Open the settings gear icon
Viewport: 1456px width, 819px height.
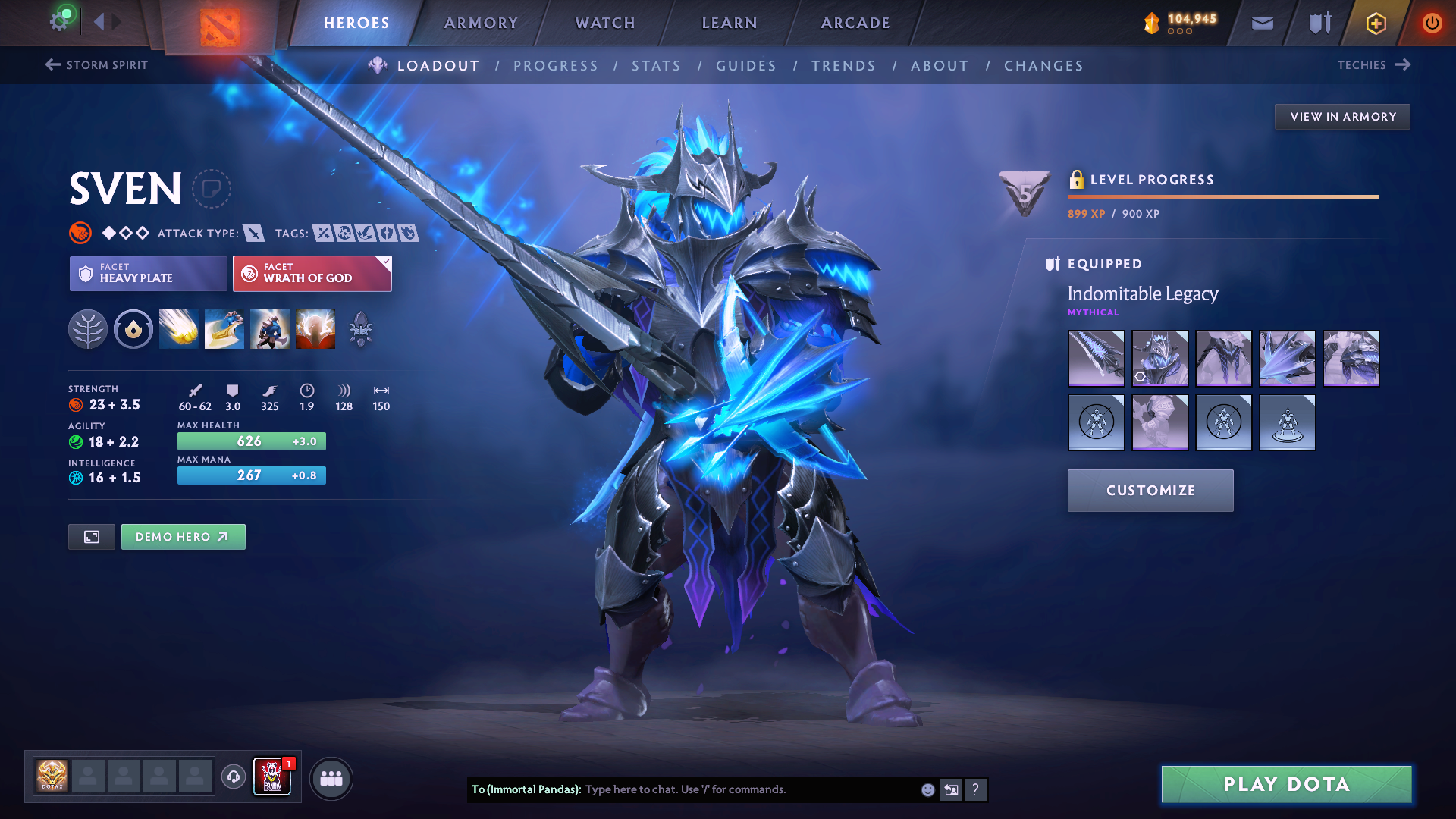coord(59,21)
